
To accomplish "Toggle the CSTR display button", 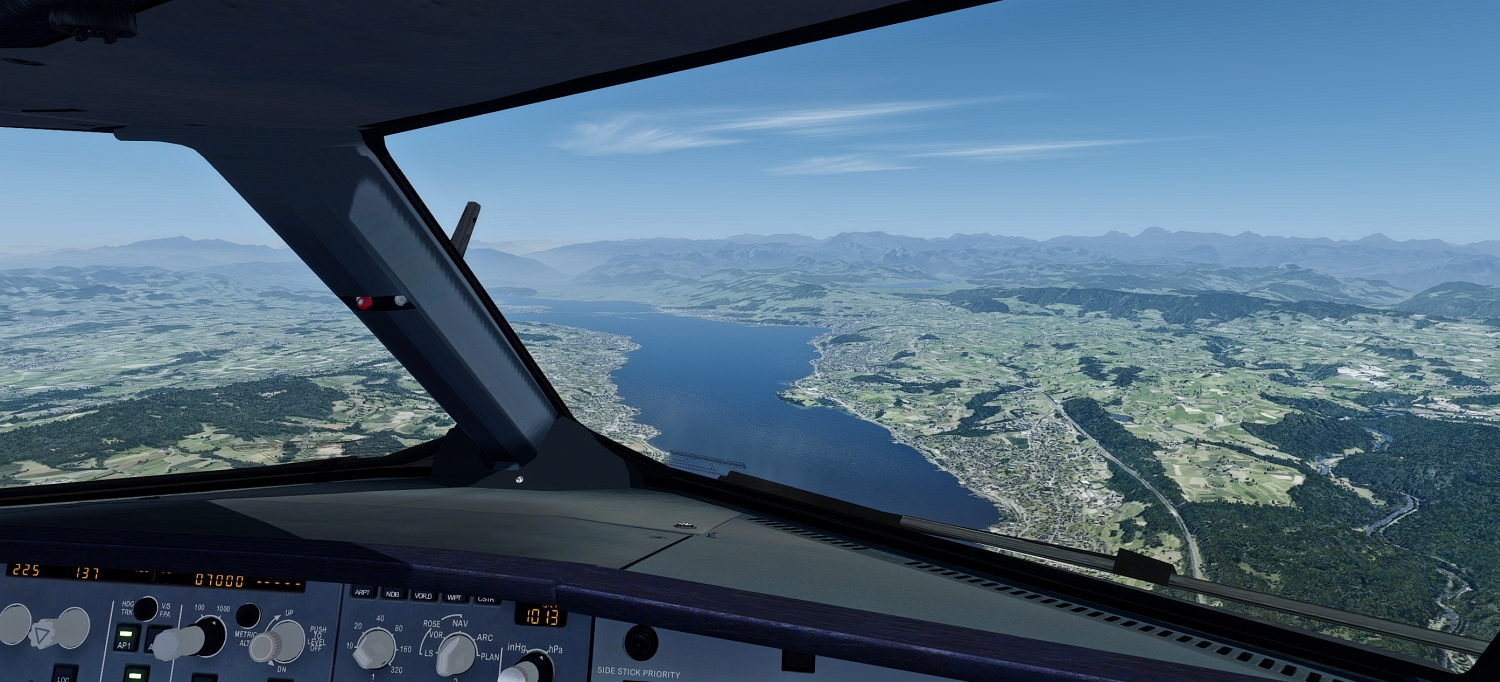I will click(x=486, y=598).
